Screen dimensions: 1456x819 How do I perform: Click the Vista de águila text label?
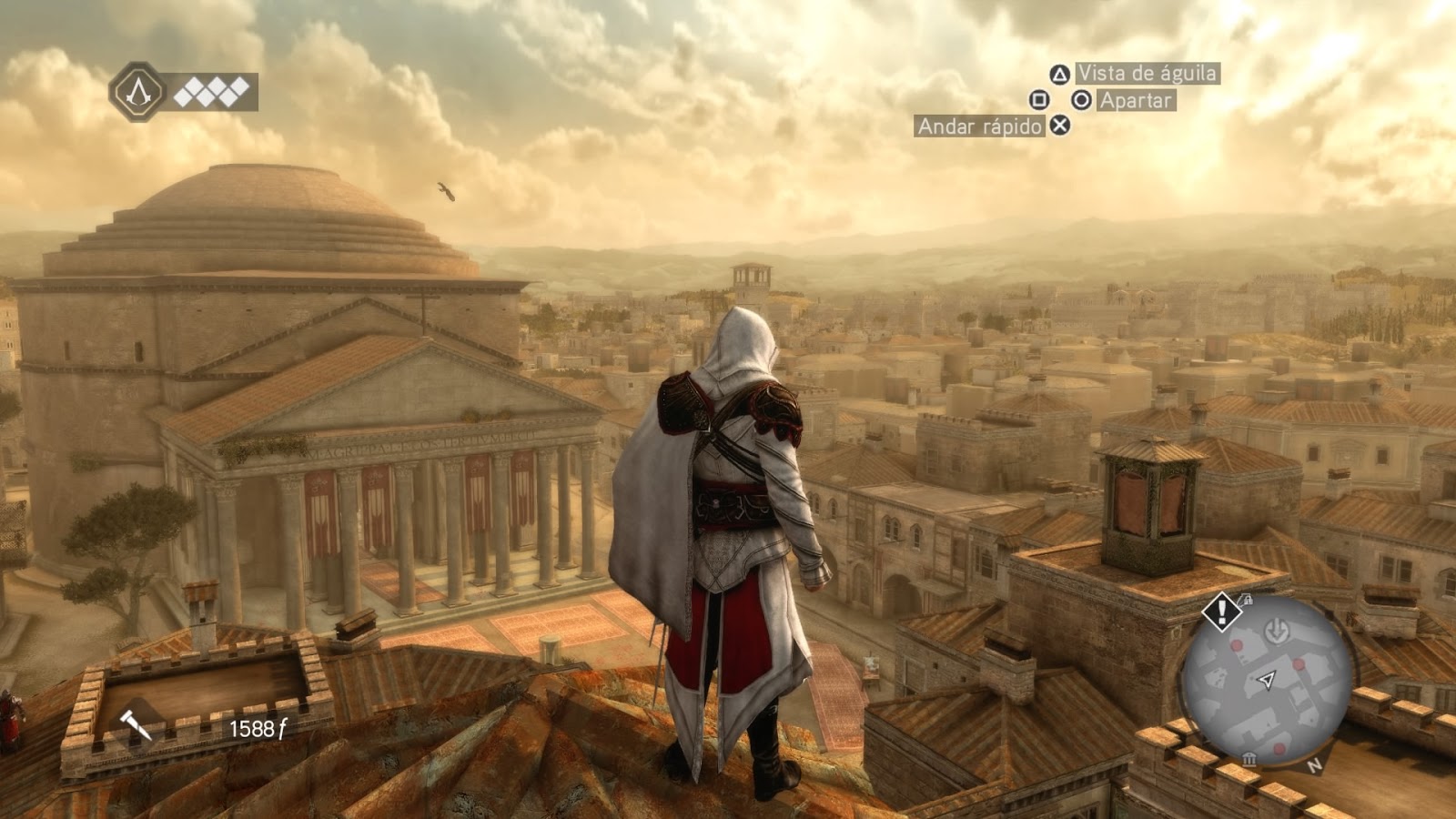click(x=1149, y=75)
